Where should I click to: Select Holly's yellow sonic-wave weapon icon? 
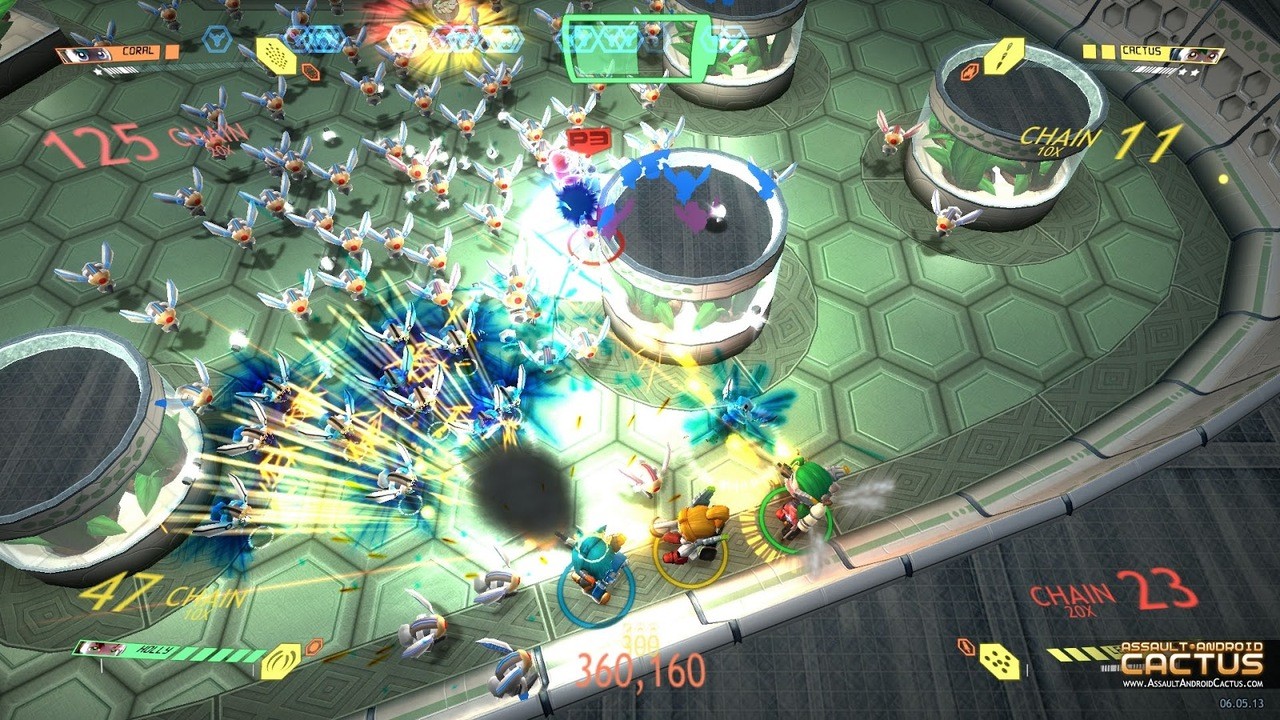coord(281,661)
